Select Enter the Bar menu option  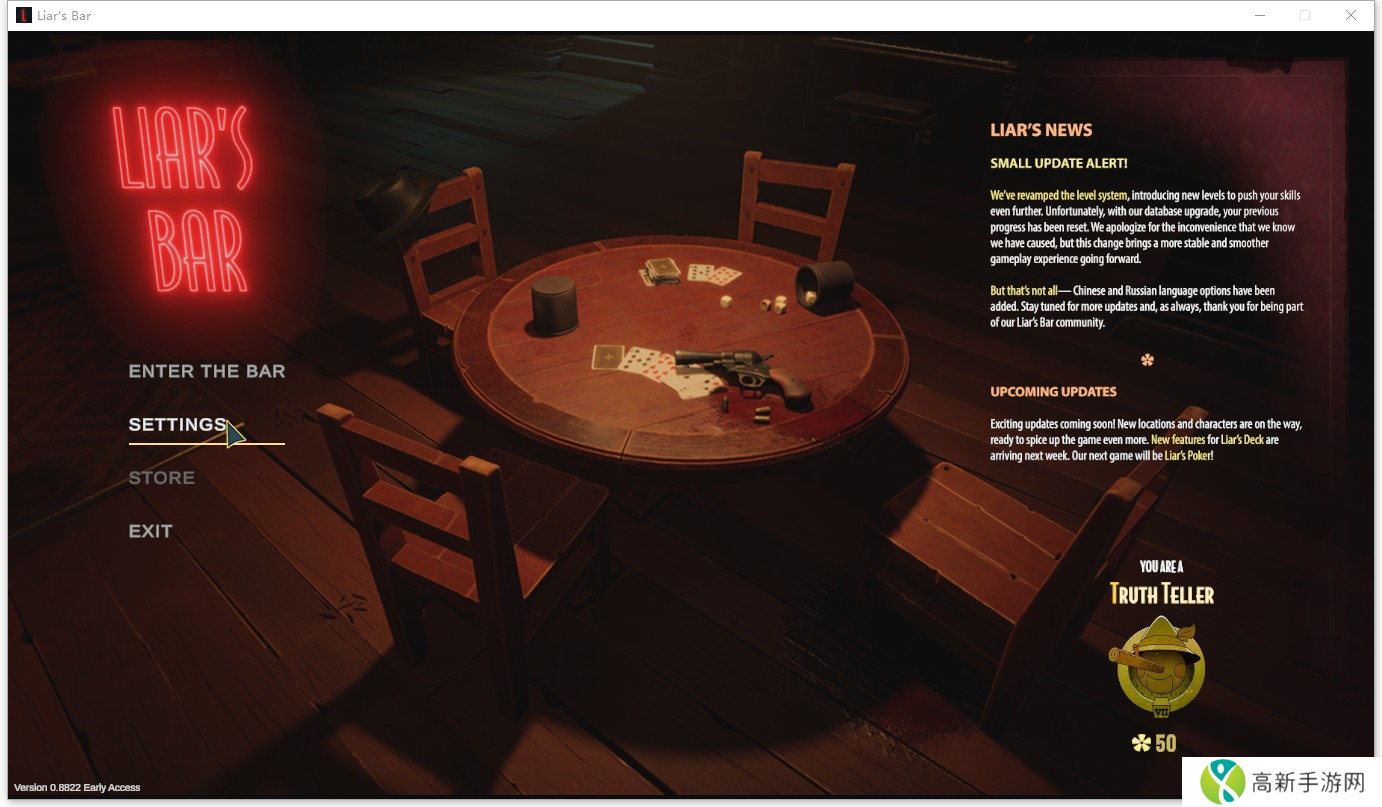[207, 371]
